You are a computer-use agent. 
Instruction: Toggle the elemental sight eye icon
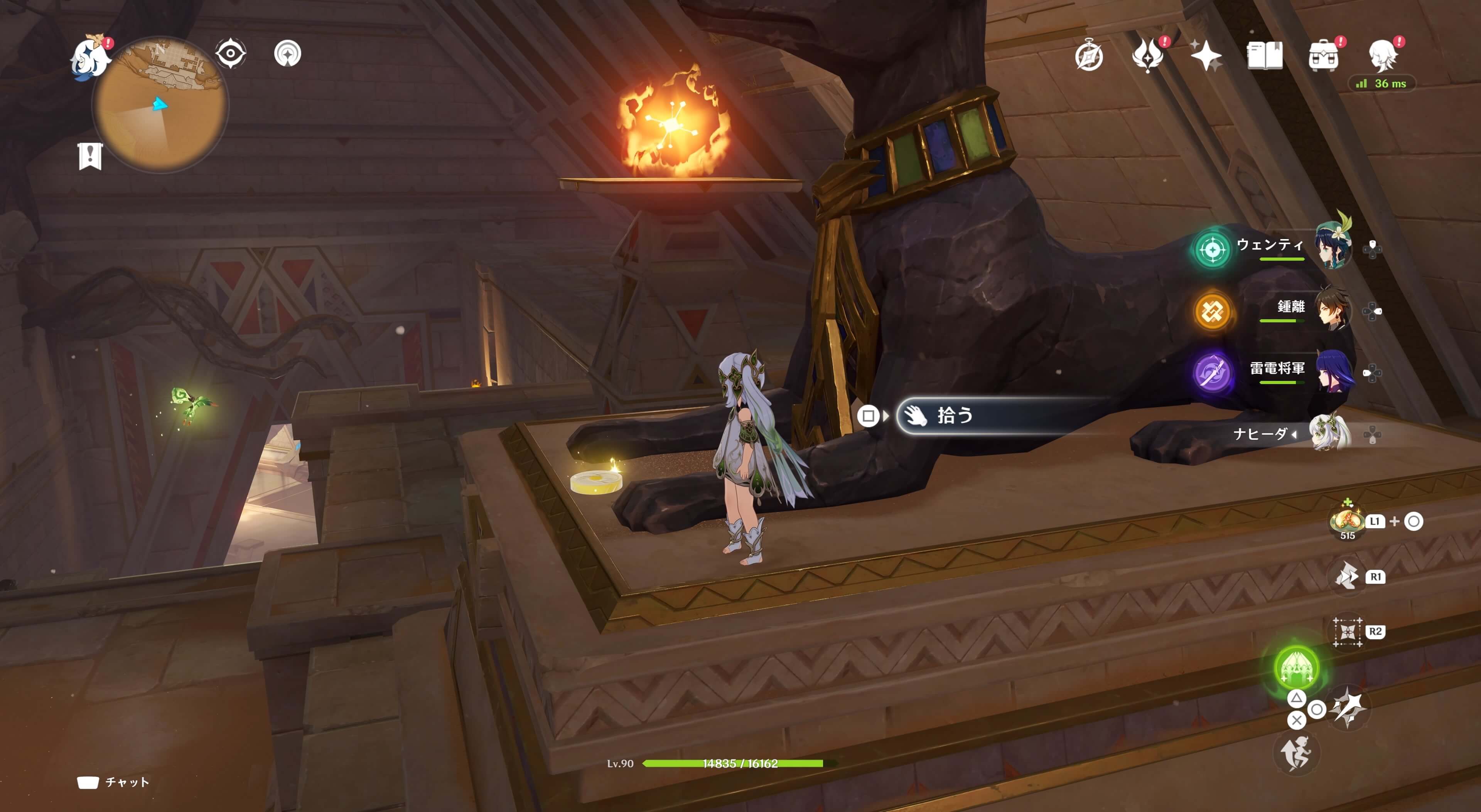tap(231, 54)
